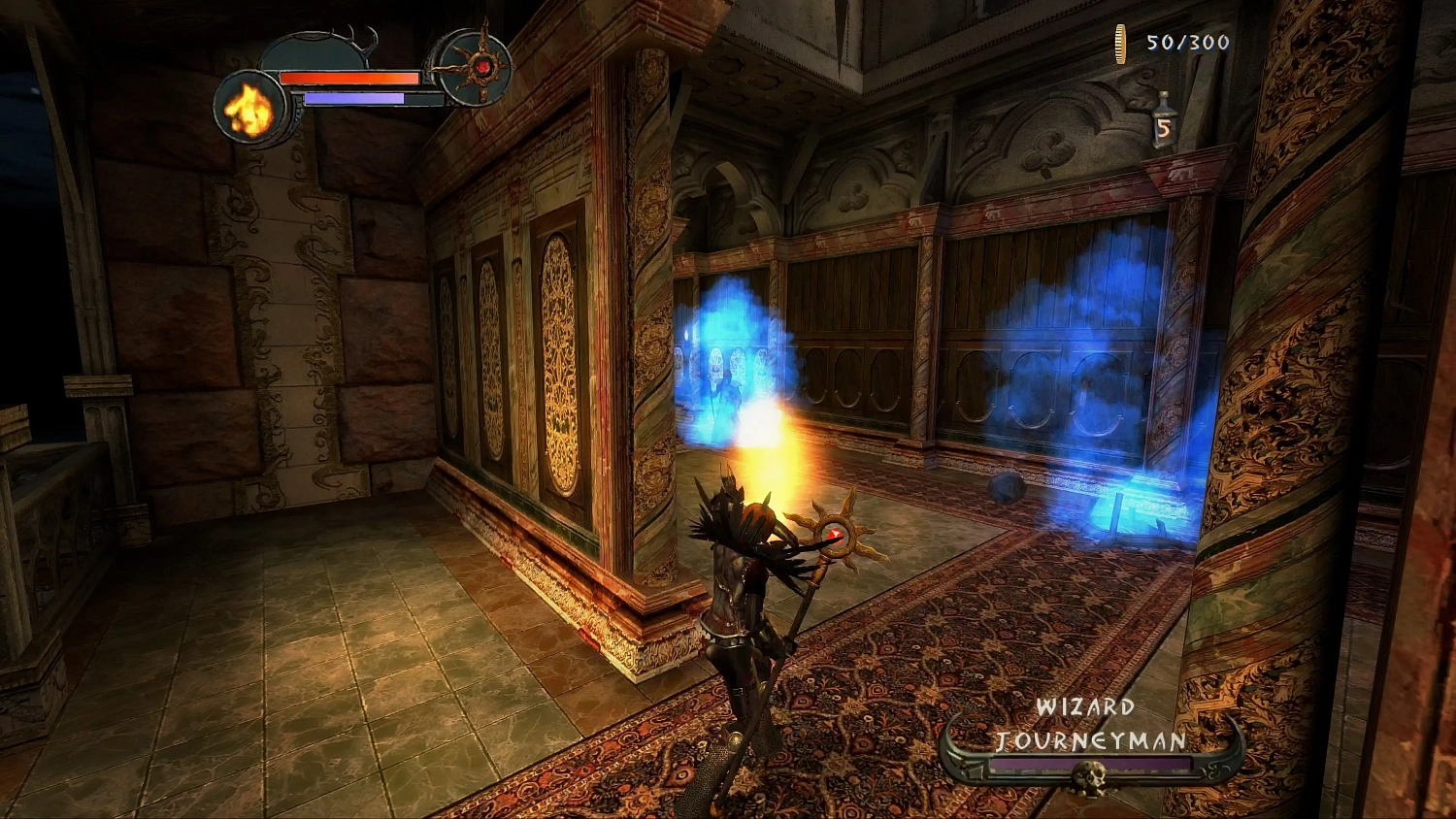
Task: Click the red gem in the sun amulet
Action: [x=484, y=65]
